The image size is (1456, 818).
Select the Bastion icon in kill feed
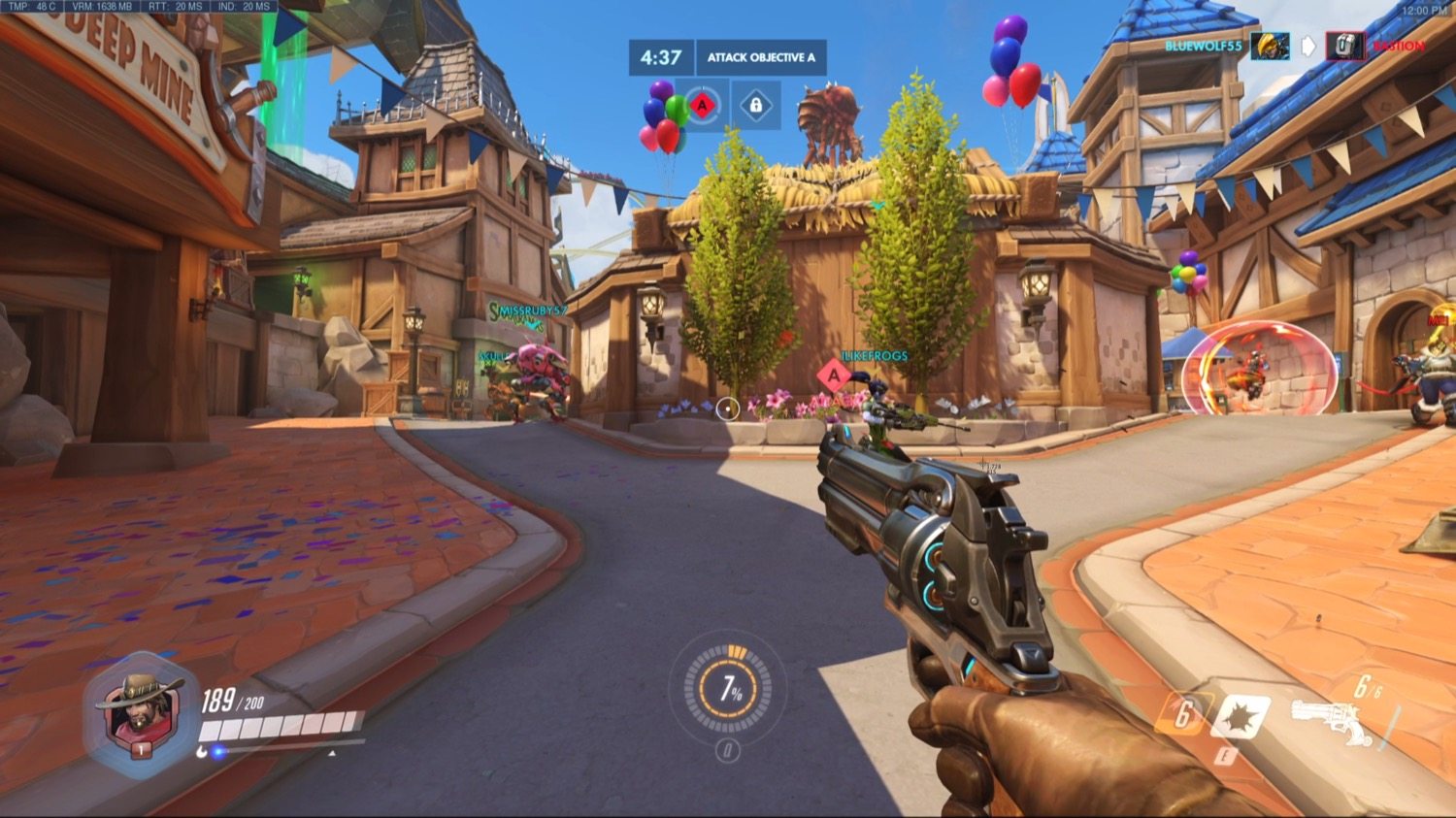pos(1345,46)
